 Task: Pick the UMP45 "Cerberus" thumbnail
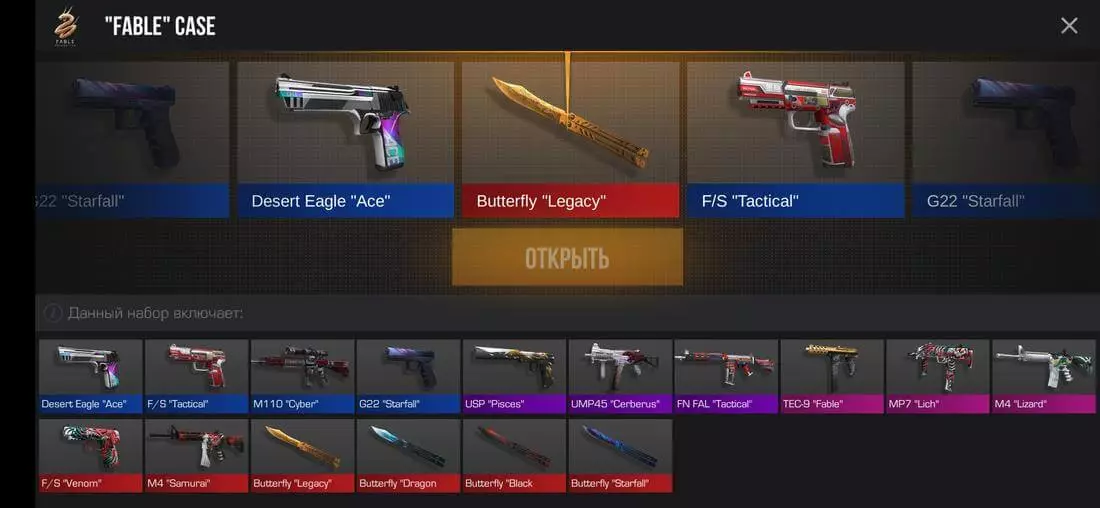[621, 376]
